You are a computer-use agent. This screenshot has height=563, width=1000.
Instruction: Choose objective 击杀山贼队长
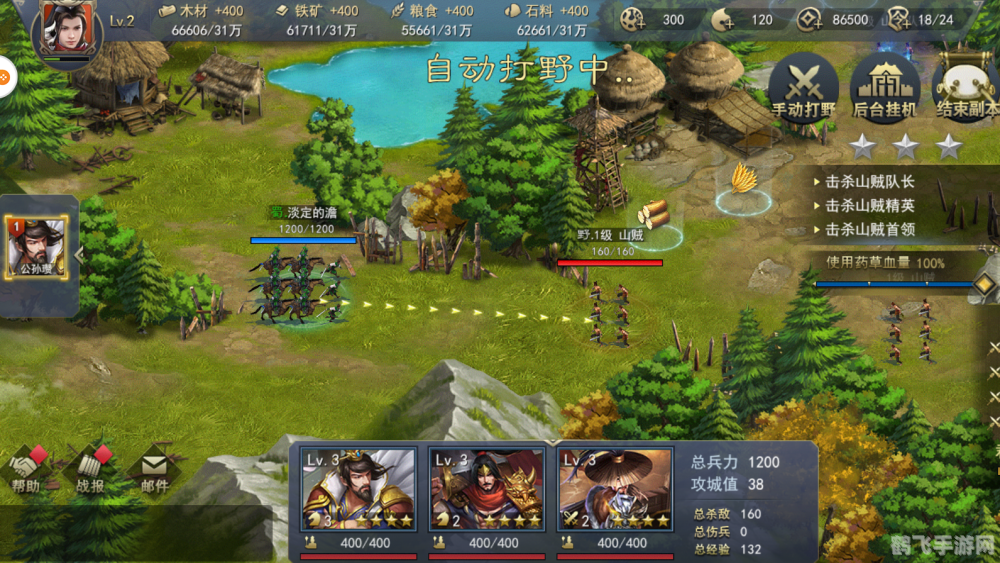pos(869,182)
